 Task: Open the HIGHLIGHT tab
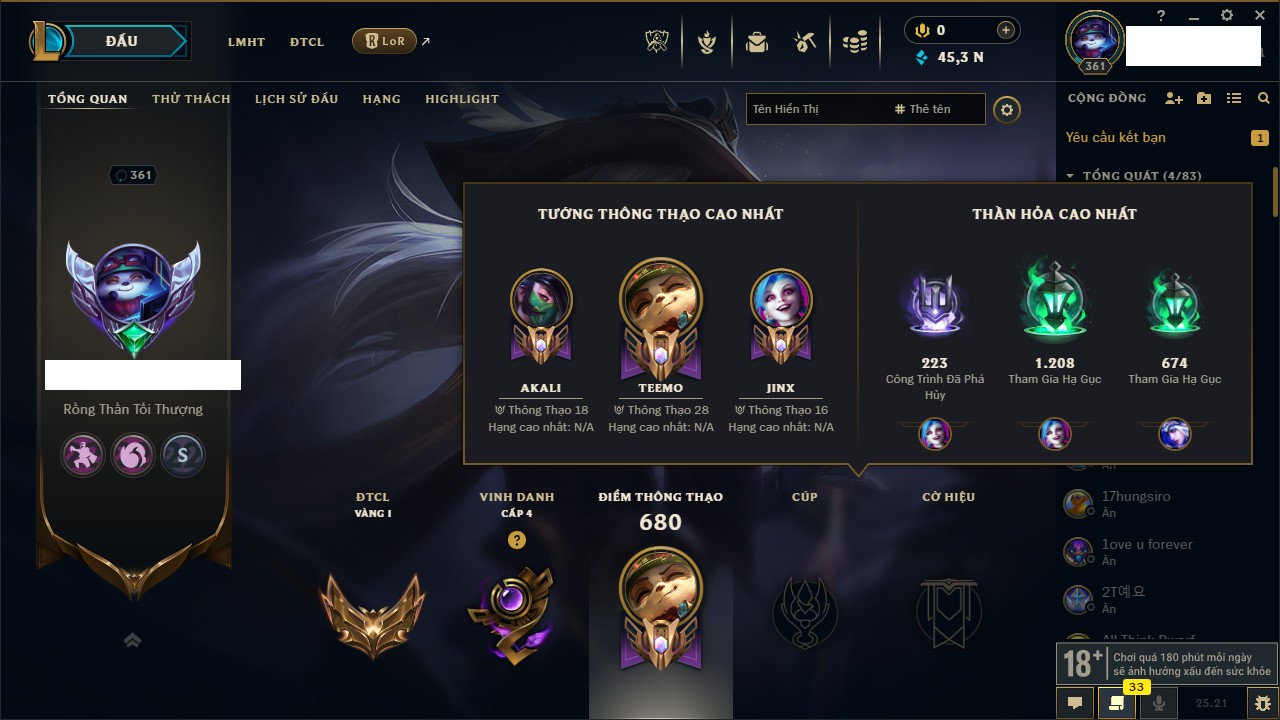tap(461, 99)
